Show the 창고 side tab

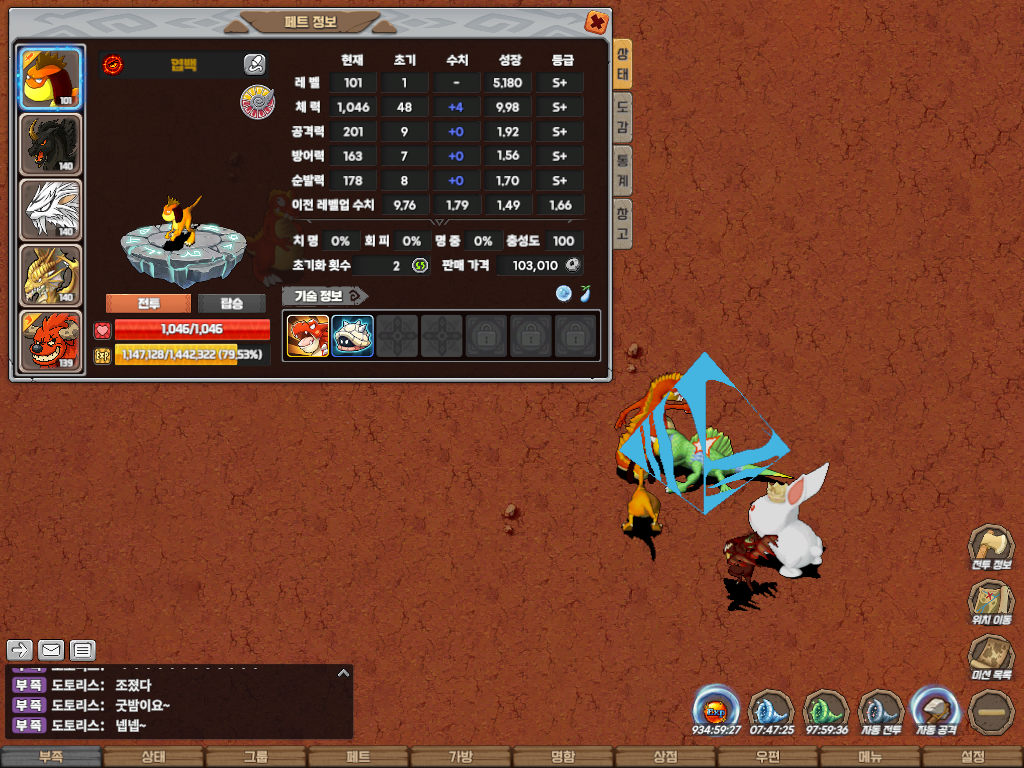point(622,223)
